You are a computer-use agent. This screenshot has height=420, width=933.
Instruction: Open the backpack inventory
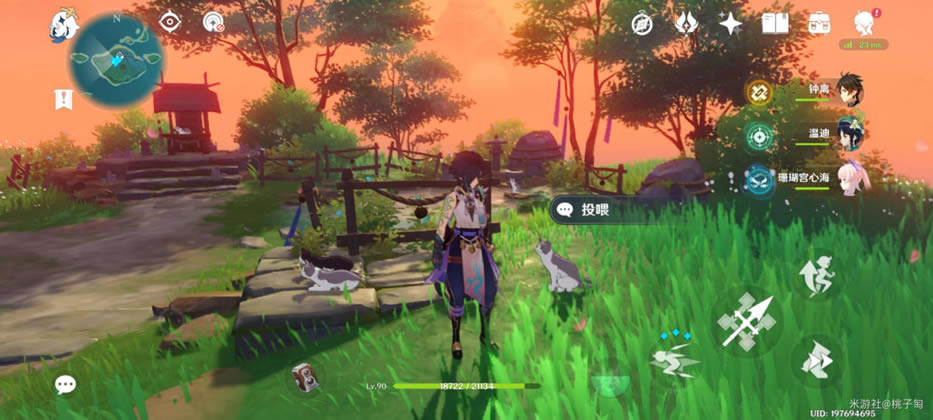[820, 22]
